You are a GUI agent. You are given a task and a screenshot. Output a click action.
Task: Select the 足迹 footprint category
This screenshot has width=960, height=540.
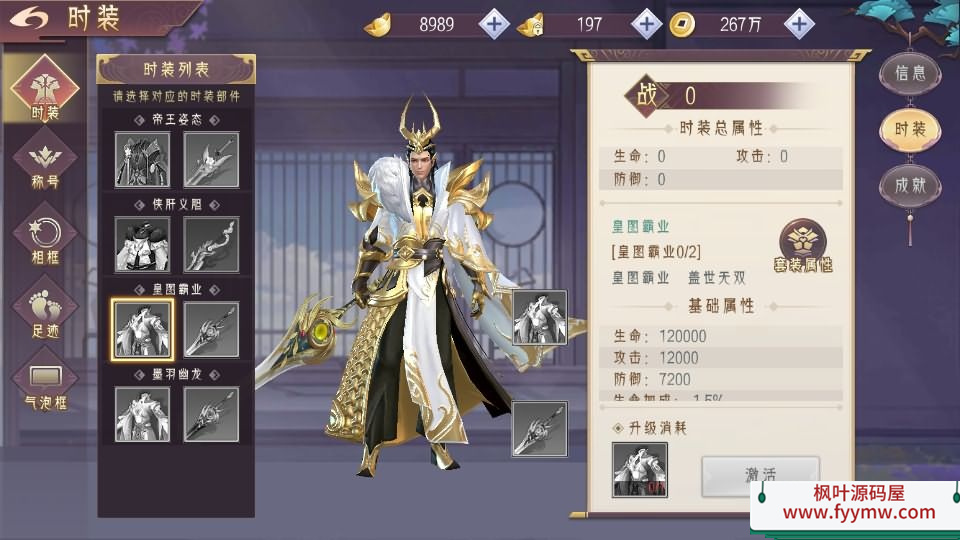[45, 308]
